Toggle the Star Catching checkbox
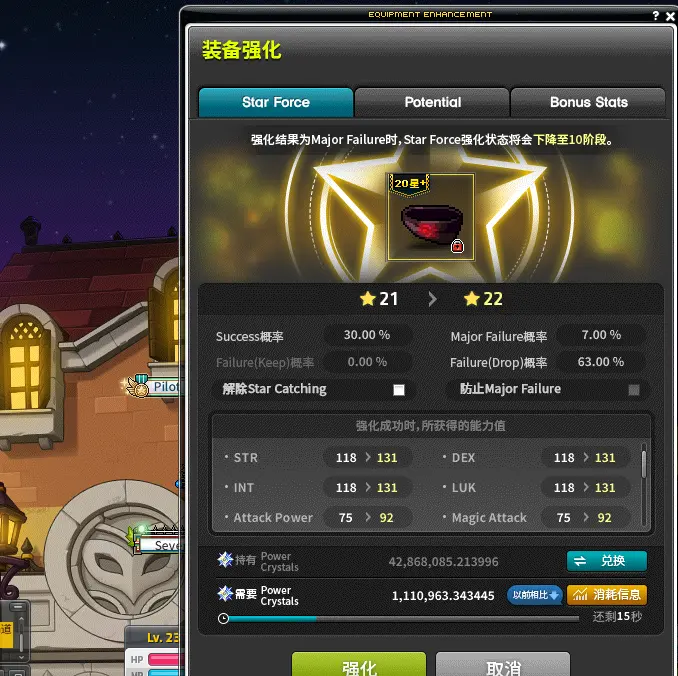678x676 pixels. tap(399, 389)
